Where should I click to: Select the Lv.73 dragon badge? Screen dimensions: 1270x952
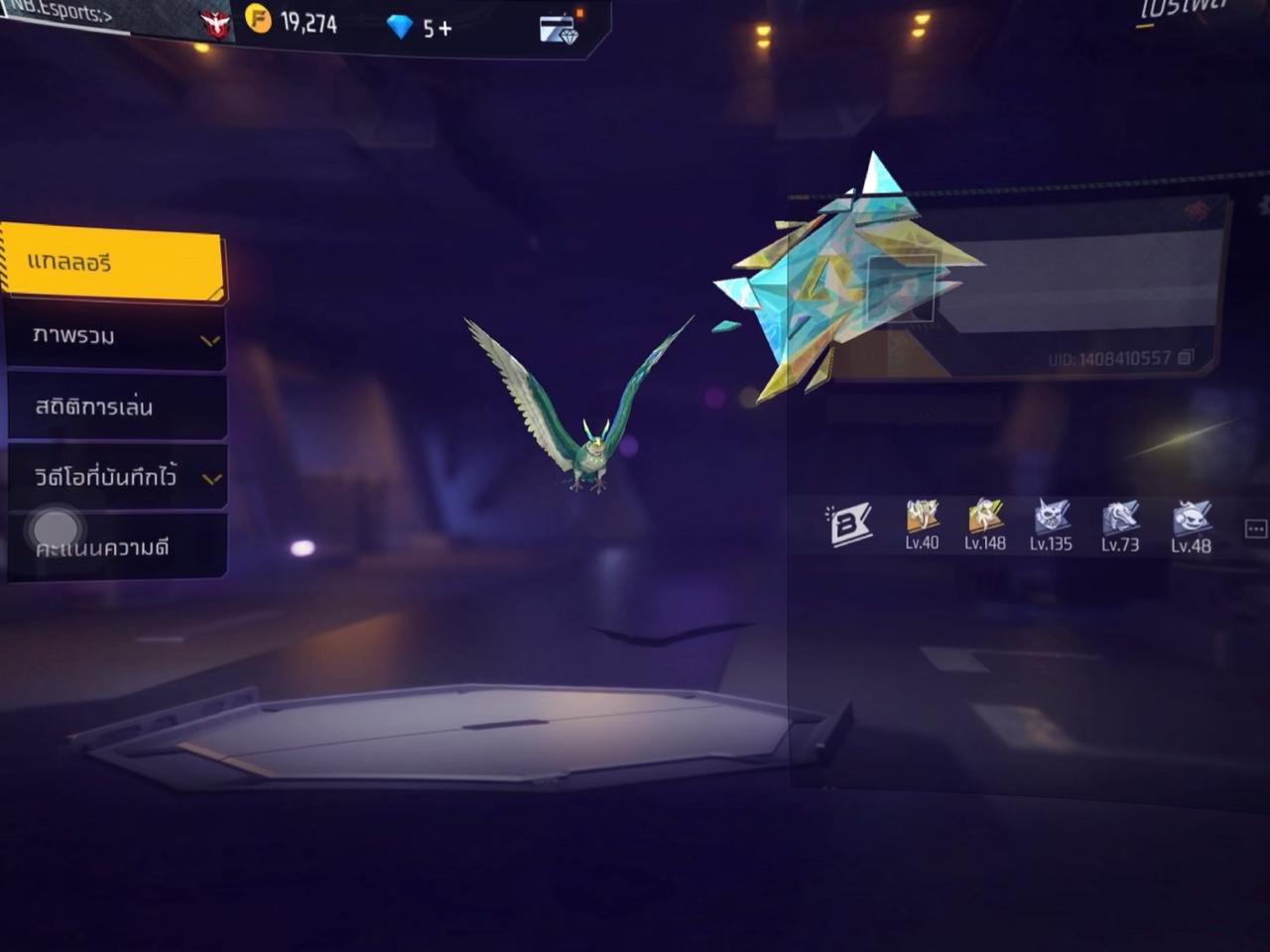click(1120, 524)
